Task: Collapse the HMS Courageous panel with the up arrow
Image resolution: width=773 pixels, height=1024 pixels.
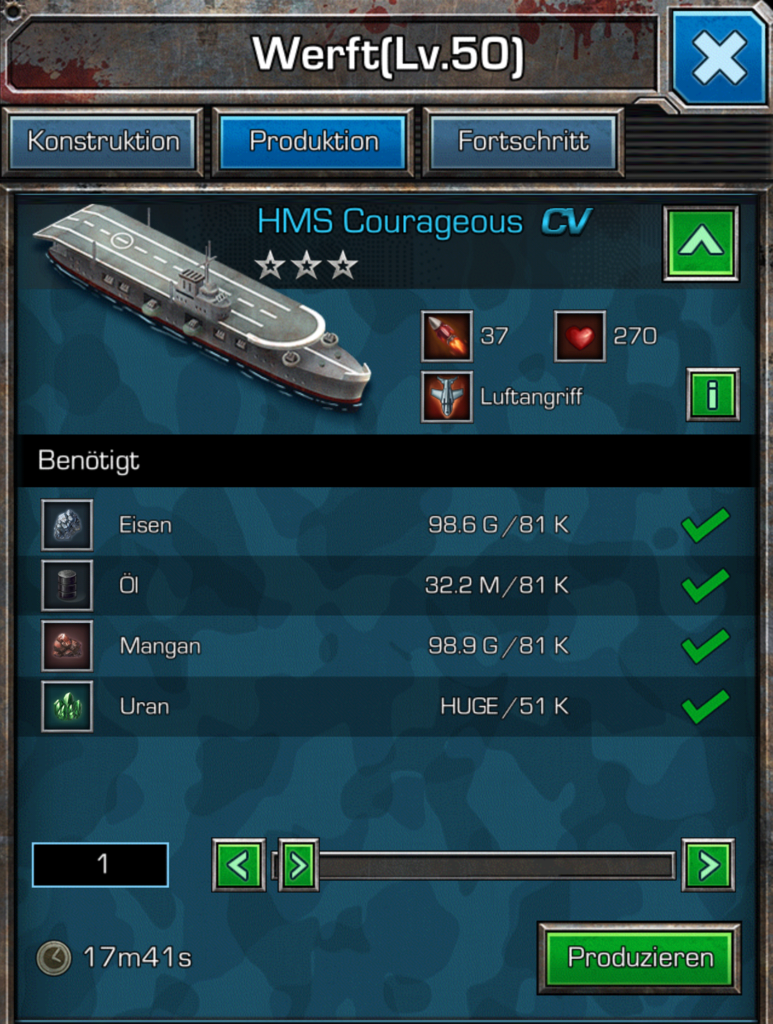Action: [x=700, y=243]
